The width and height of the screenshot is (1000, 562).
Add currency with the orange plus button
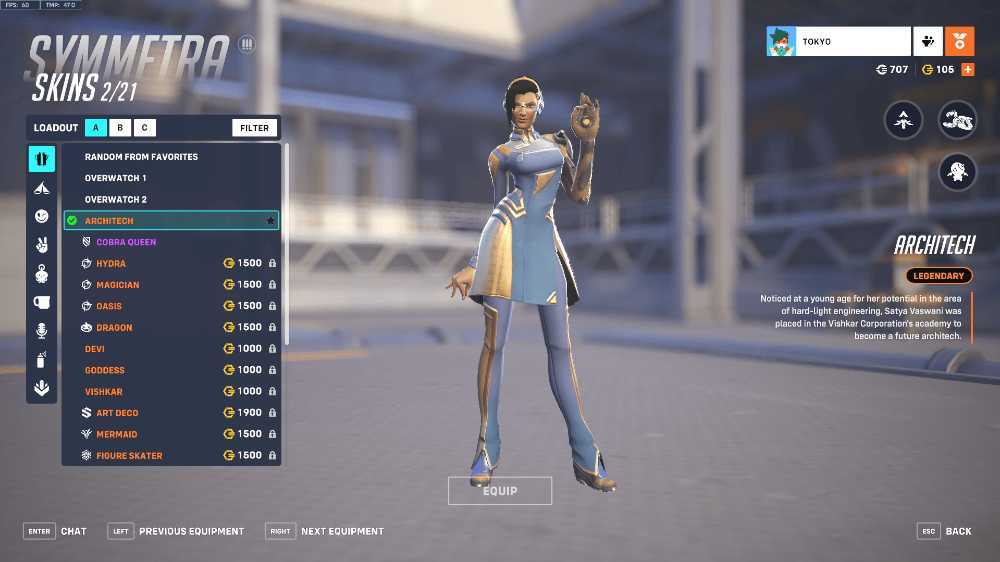967,70
